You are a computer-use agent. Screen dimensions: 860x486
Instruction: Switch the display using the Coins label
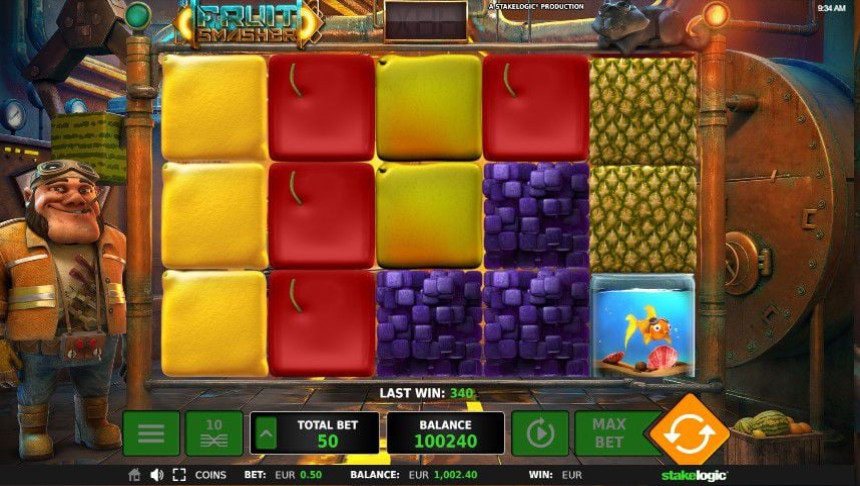[x=211, y=475]
